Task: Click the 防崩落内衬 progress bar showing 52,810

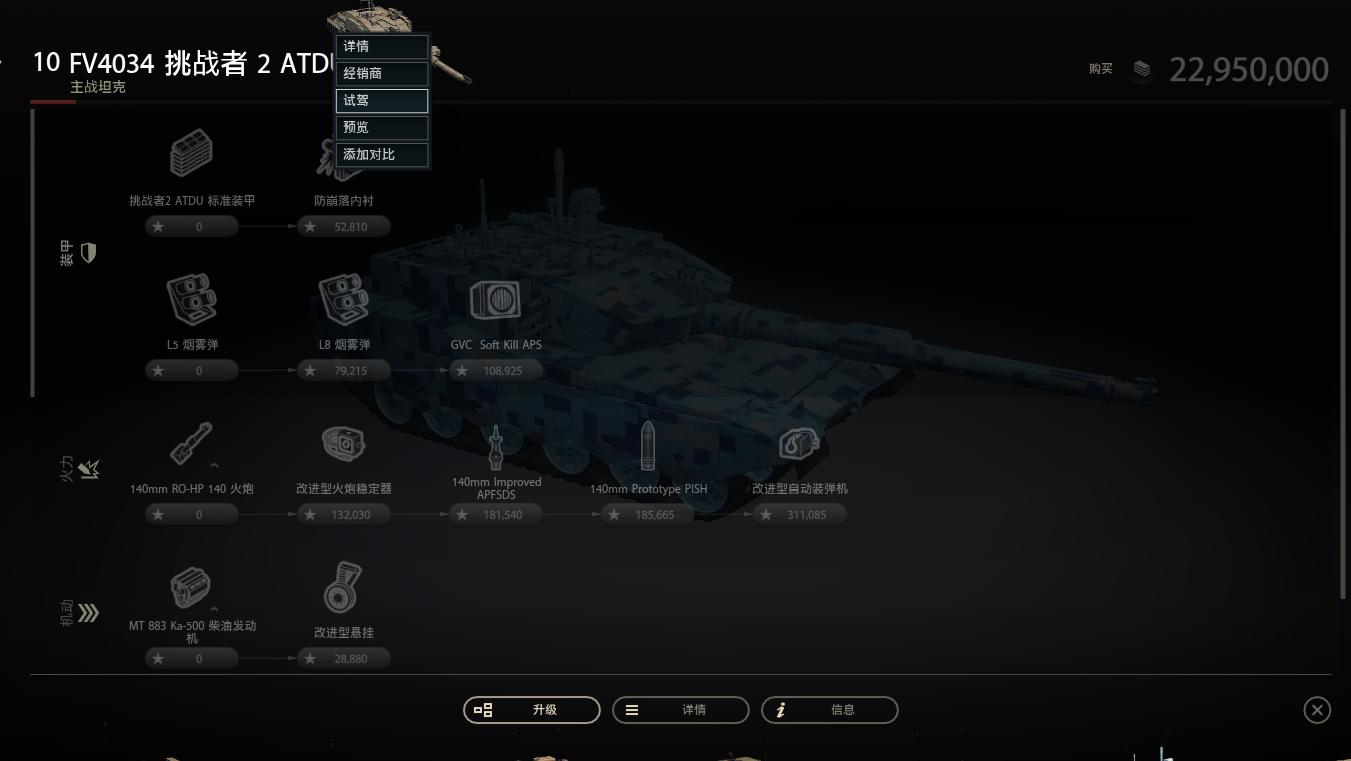Action: [344, 226]
